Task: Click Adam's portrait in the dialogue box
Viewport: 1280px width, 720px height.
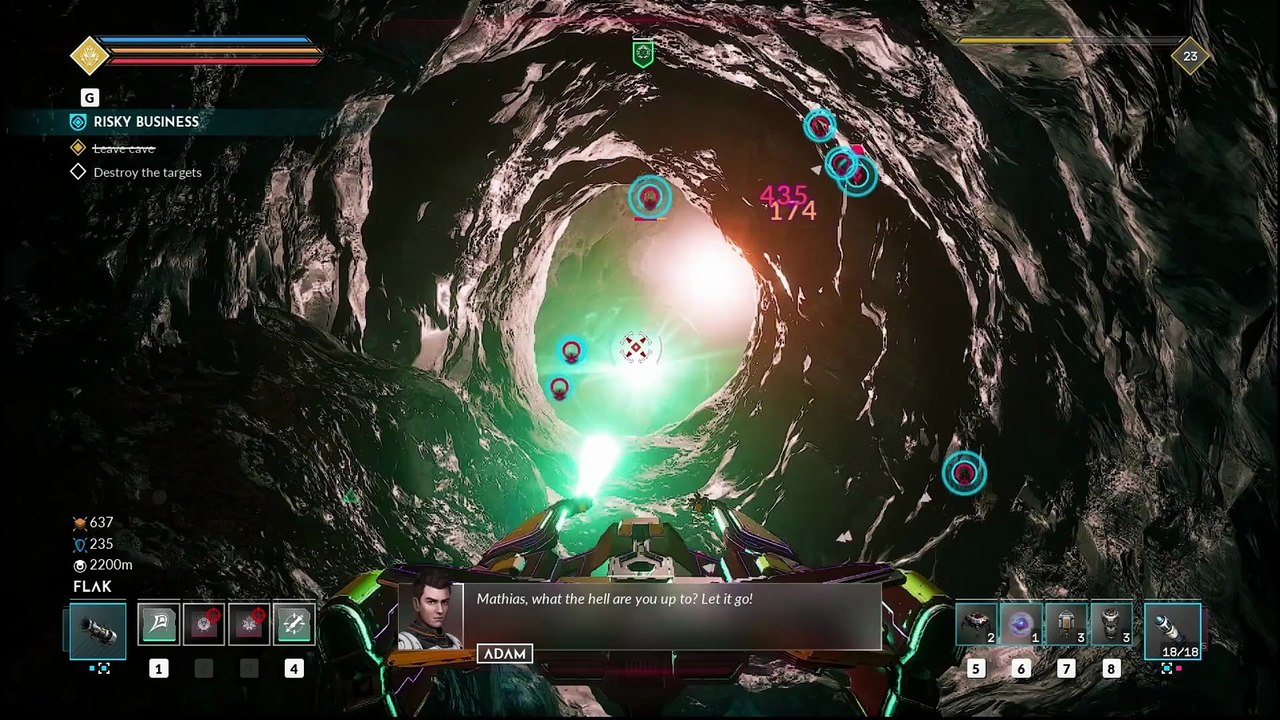Action: [x=431, y=611]
